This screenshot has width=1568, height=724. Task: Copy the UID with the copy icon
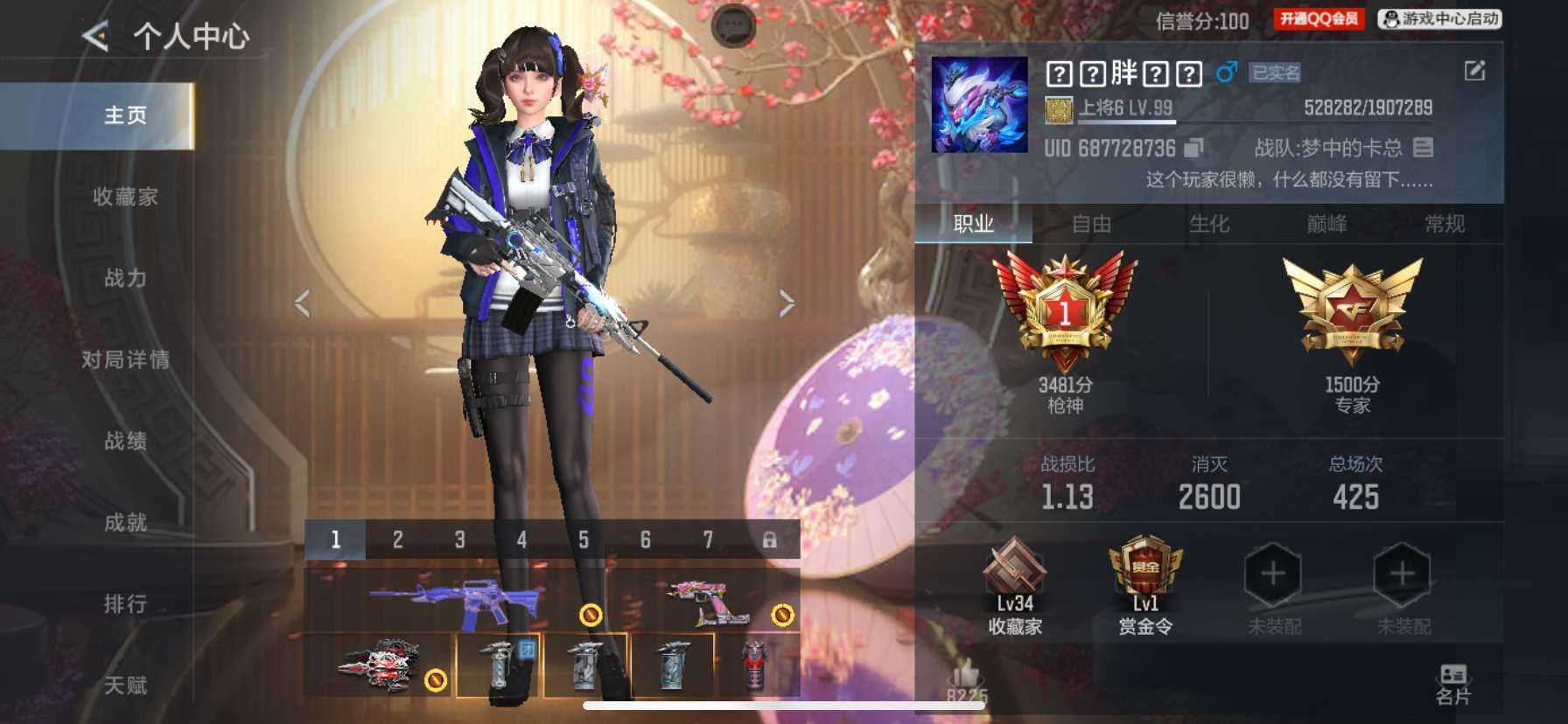[1193, 149]
